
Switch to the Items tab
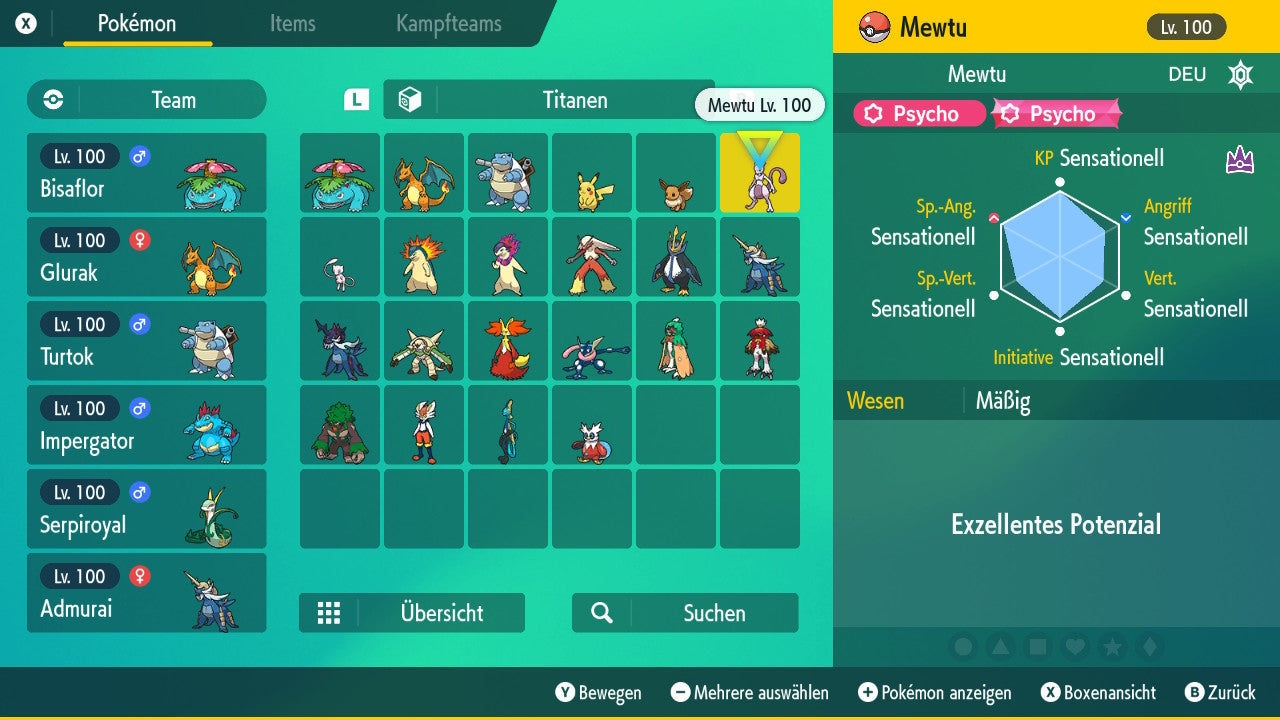pos(292,24)
